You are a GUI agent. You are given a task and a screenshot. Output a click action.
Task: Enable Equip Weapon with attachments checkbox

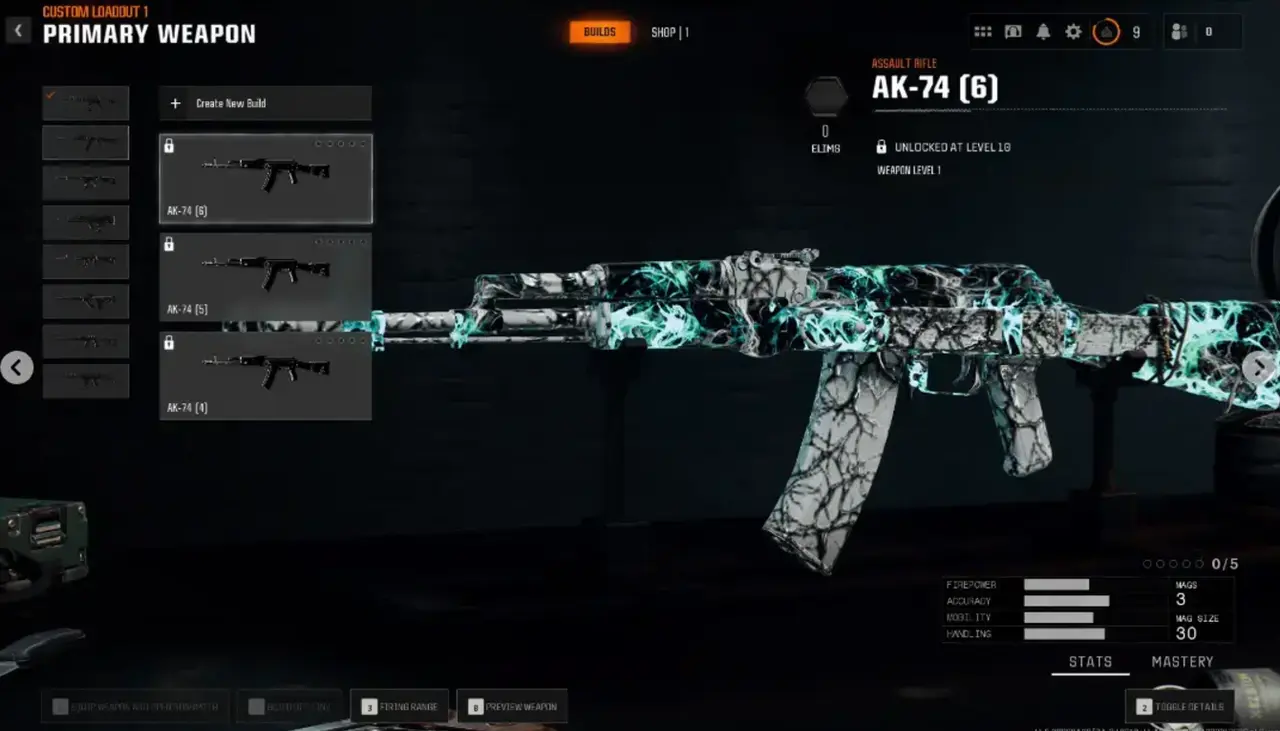coord(60,706)
